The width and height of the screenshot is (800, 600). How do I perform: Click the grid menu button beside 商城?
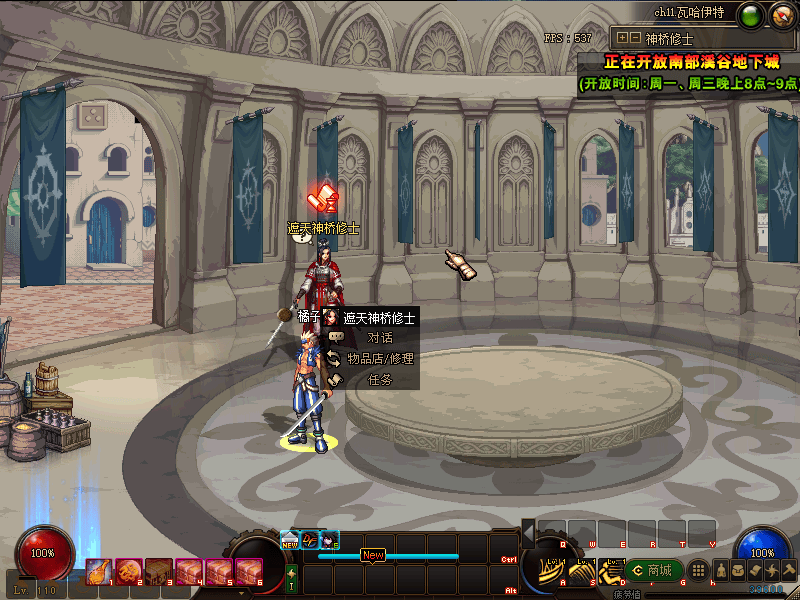coord(700,570)
